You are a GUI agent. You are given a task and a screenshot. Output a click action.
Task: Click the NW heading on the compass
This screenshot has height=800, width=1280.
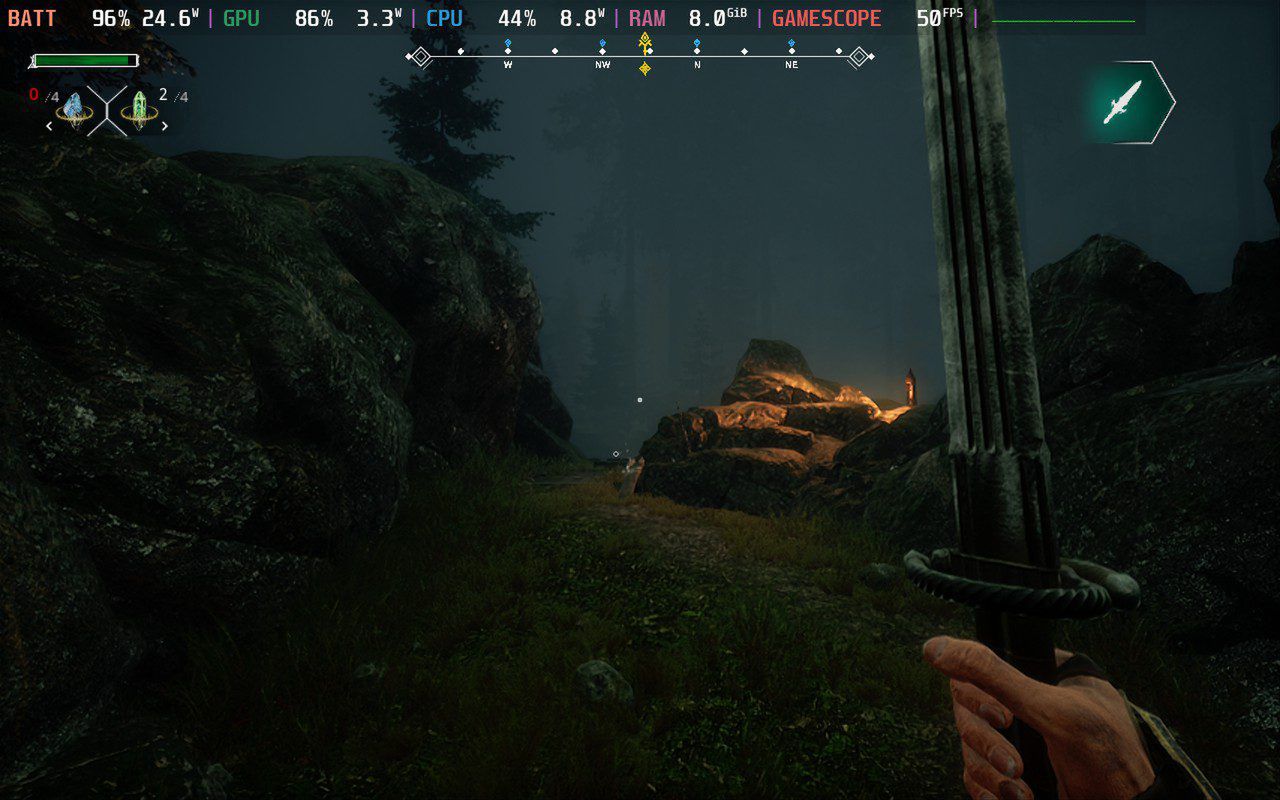coord(602,64)
